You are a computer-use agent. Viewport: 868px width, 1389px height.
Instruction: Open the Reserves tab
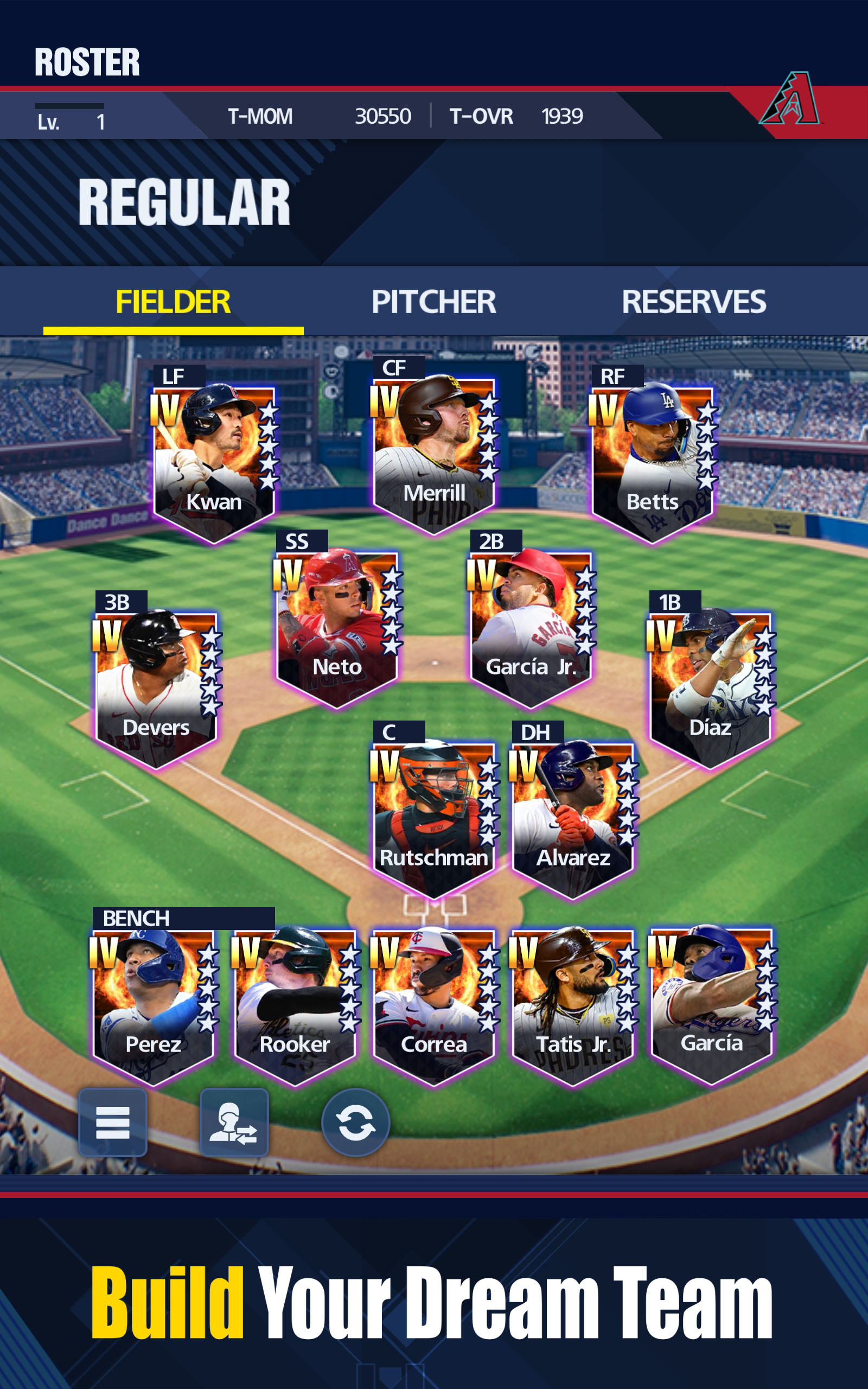pos(693,302)
